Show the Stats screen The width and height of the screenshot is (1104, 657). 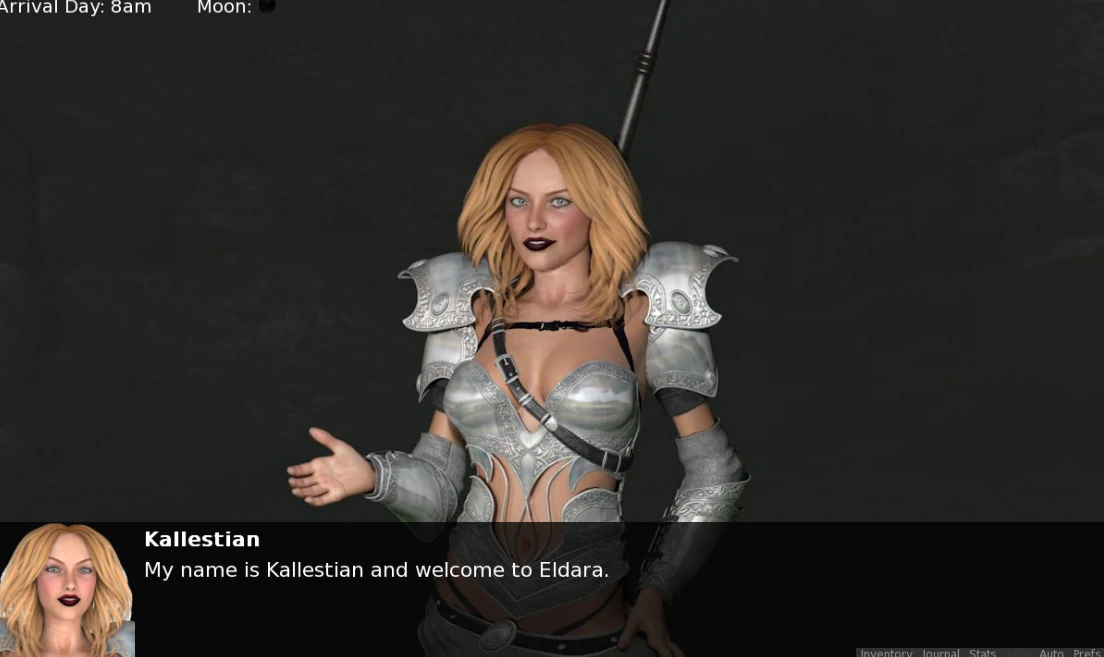coord(982,653)
